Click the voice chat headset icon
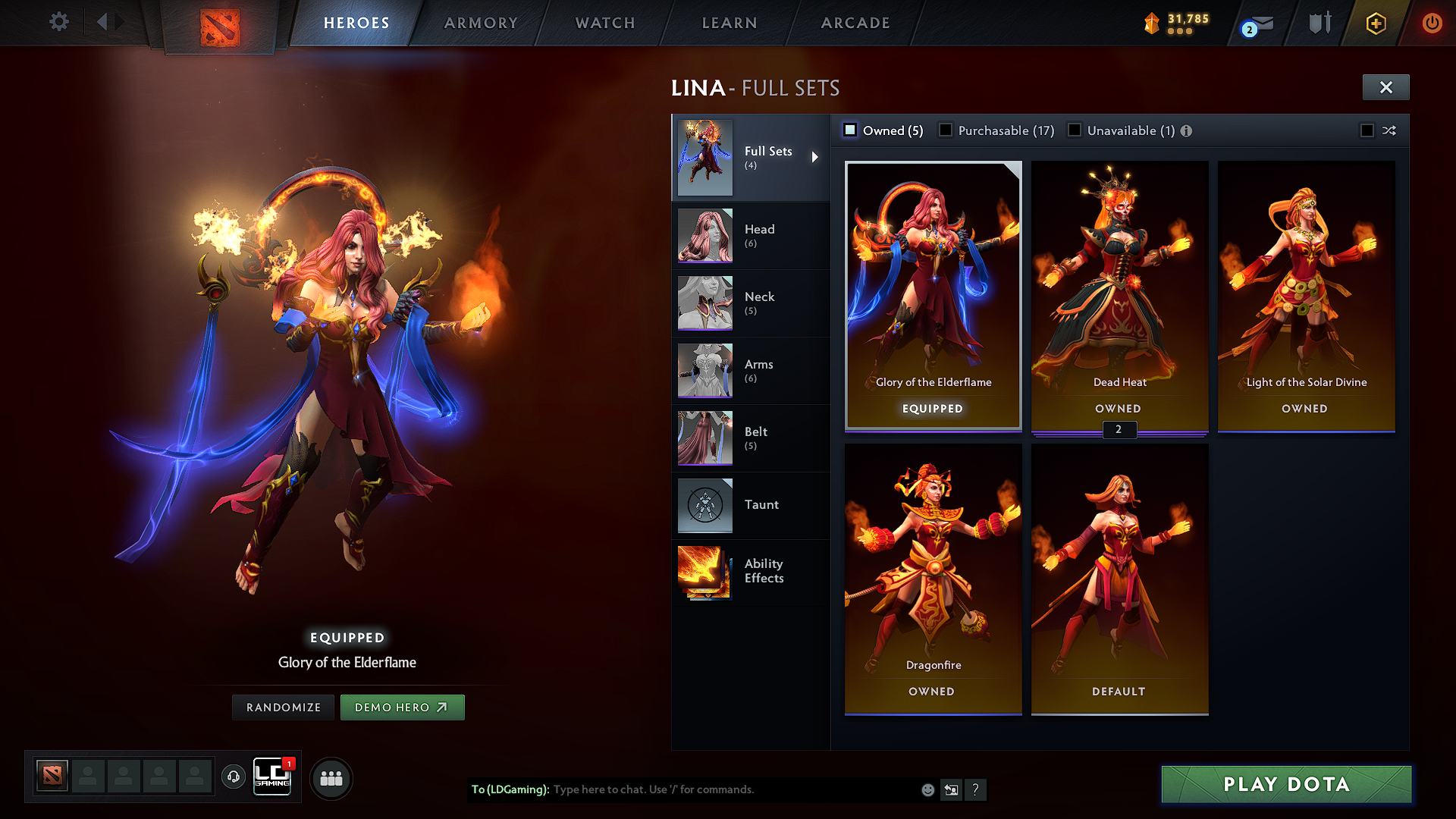The width and height of the screenshot is (1456, 819). [x=233, y=777]
